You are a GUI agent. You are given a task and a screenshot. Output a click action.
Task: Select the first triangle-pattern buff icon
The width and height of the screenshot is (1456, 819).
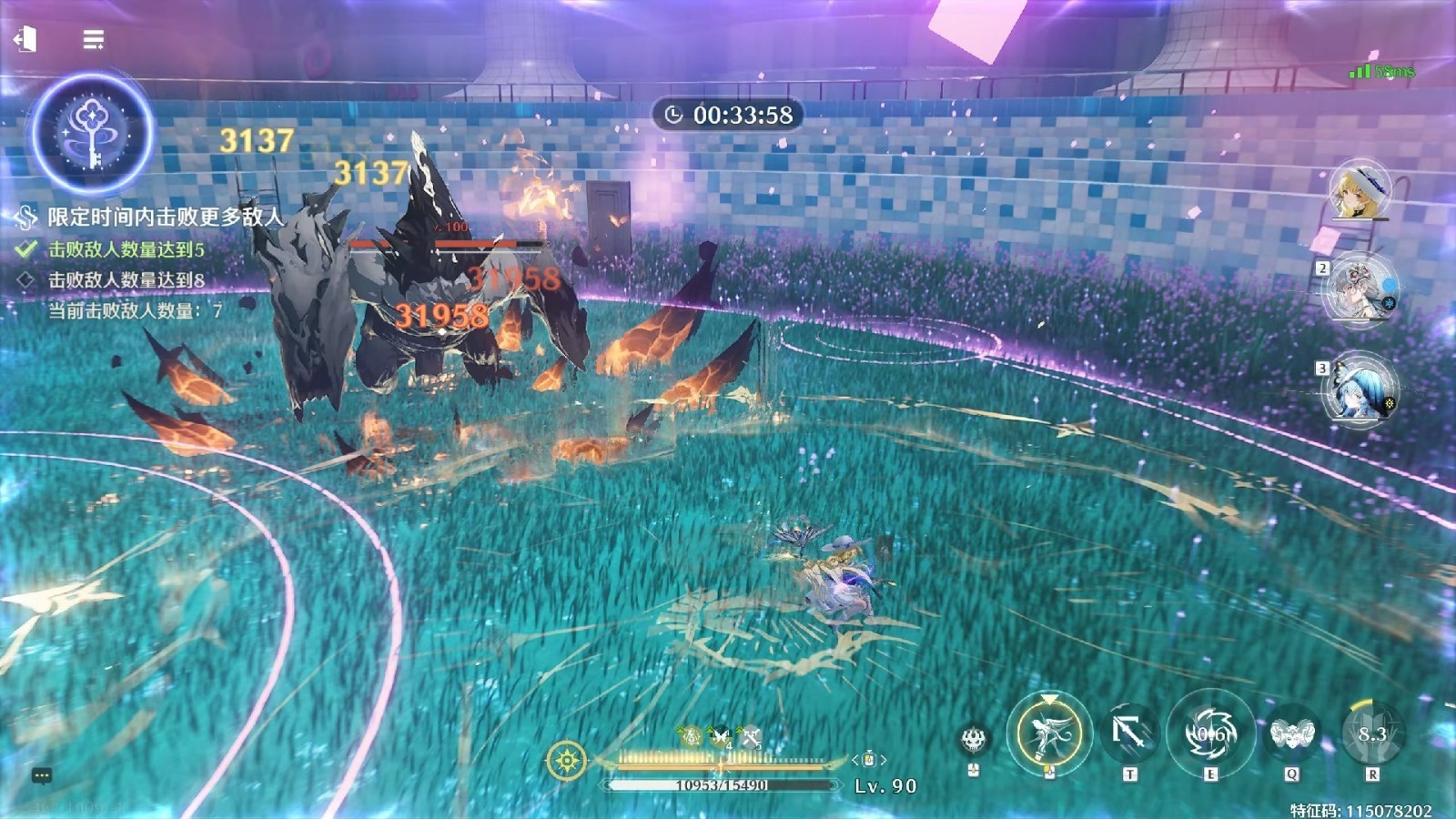pyautogui.click(x=691, y=736)
